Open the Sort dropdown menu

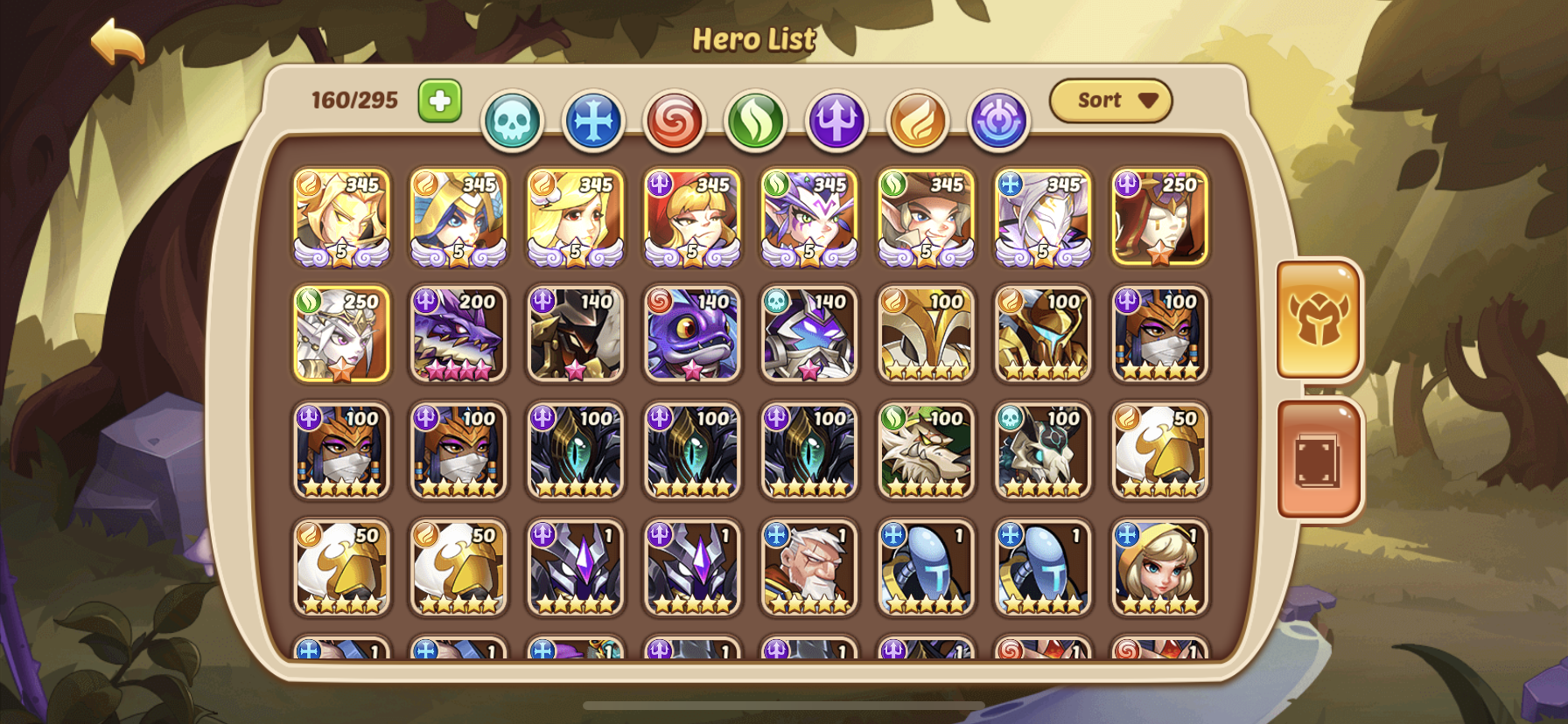click(1109, 100)
